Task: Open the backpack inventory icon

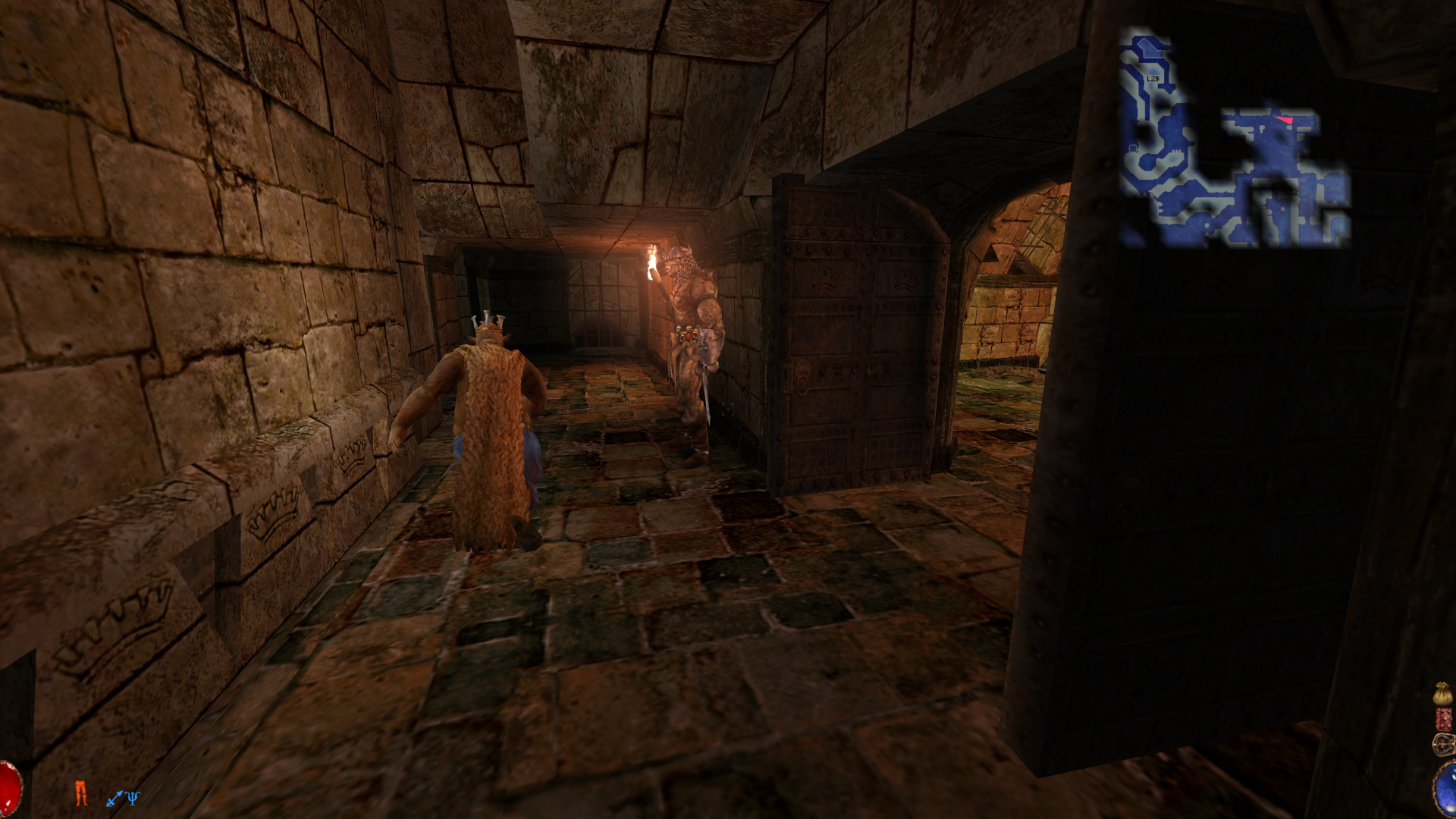Action: click(x=1443, y=743)
